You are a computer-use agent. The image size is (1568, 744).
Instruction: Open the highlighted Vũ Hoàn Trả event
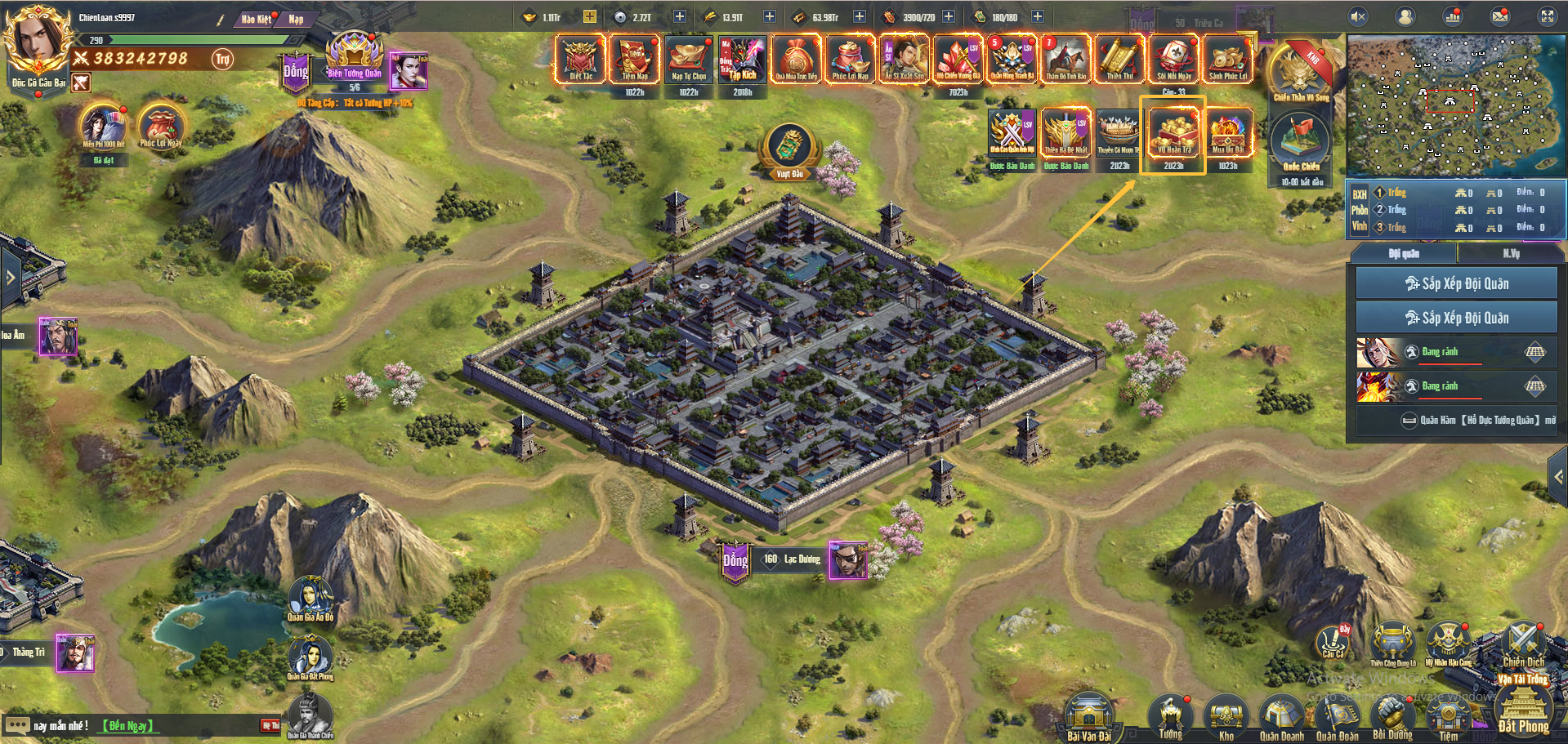(1173, 134)
